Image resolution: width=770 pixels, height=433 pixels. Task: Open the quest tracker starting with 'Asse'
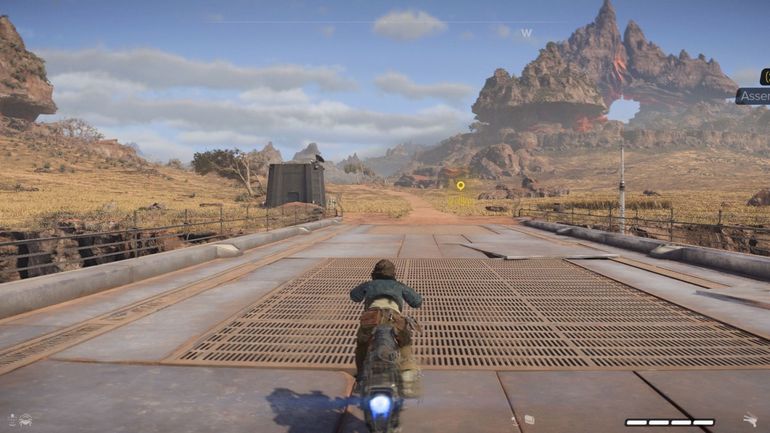[753, 97]
